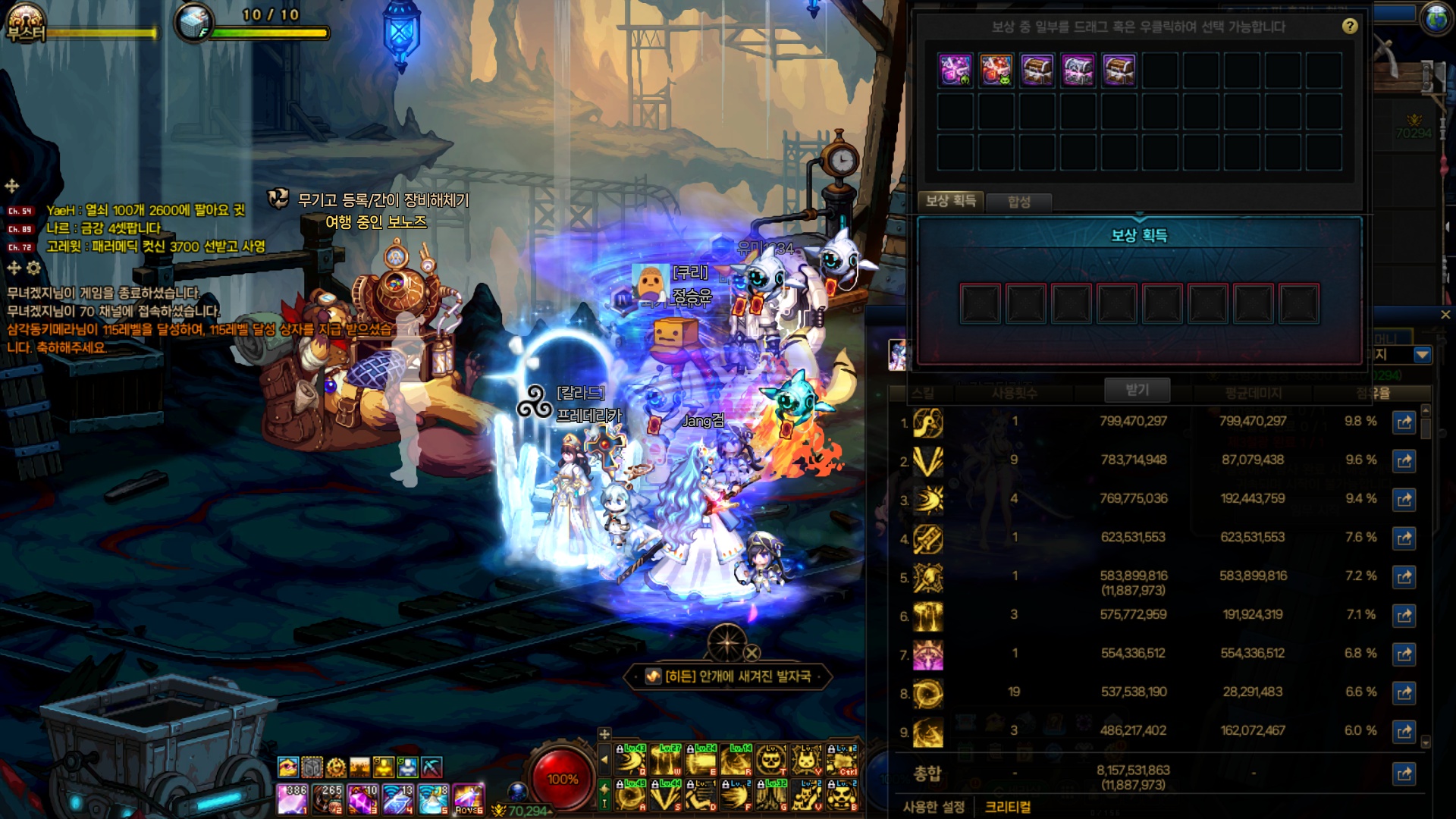
Task: Select the 보상 획득 tab
Action: 950,201
